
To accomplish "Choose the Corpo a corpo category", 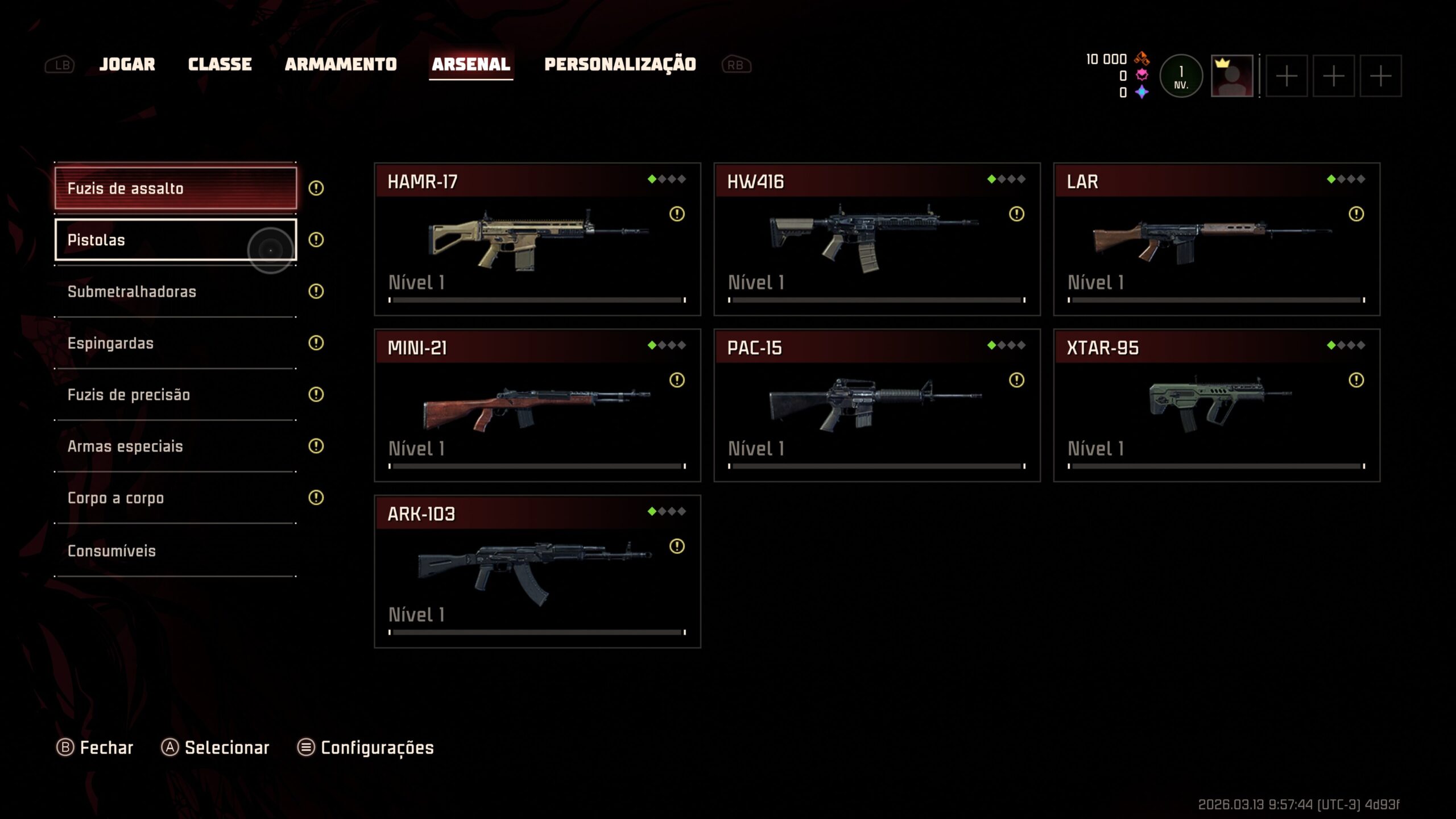I will click(175, 498).
